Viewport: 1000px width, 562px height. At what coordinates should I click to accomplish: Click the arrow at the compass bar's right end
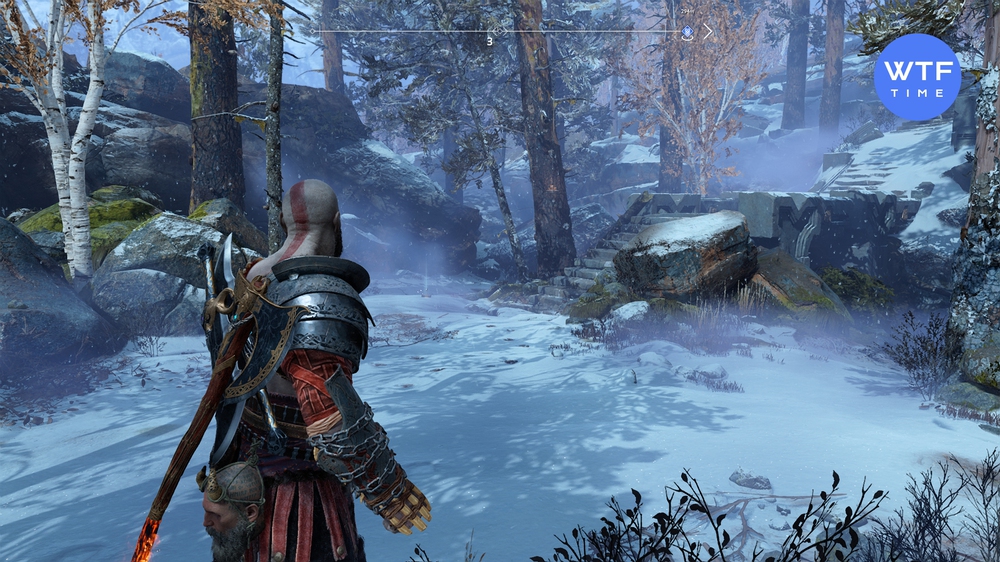pyautogui.click(x=708, y=32)
